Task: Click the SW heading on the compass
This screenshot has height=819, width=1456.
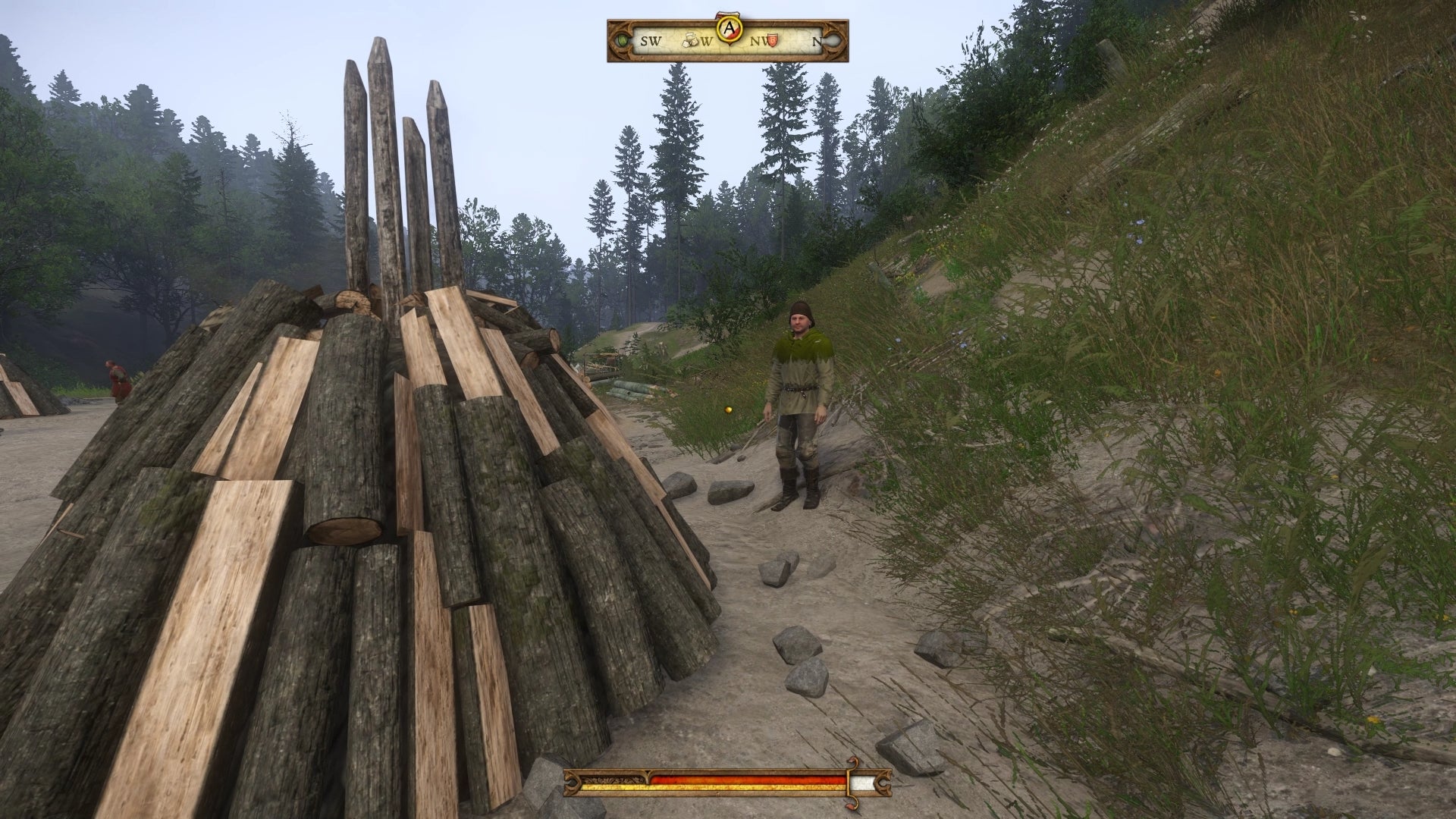Action: pos(651,42)
